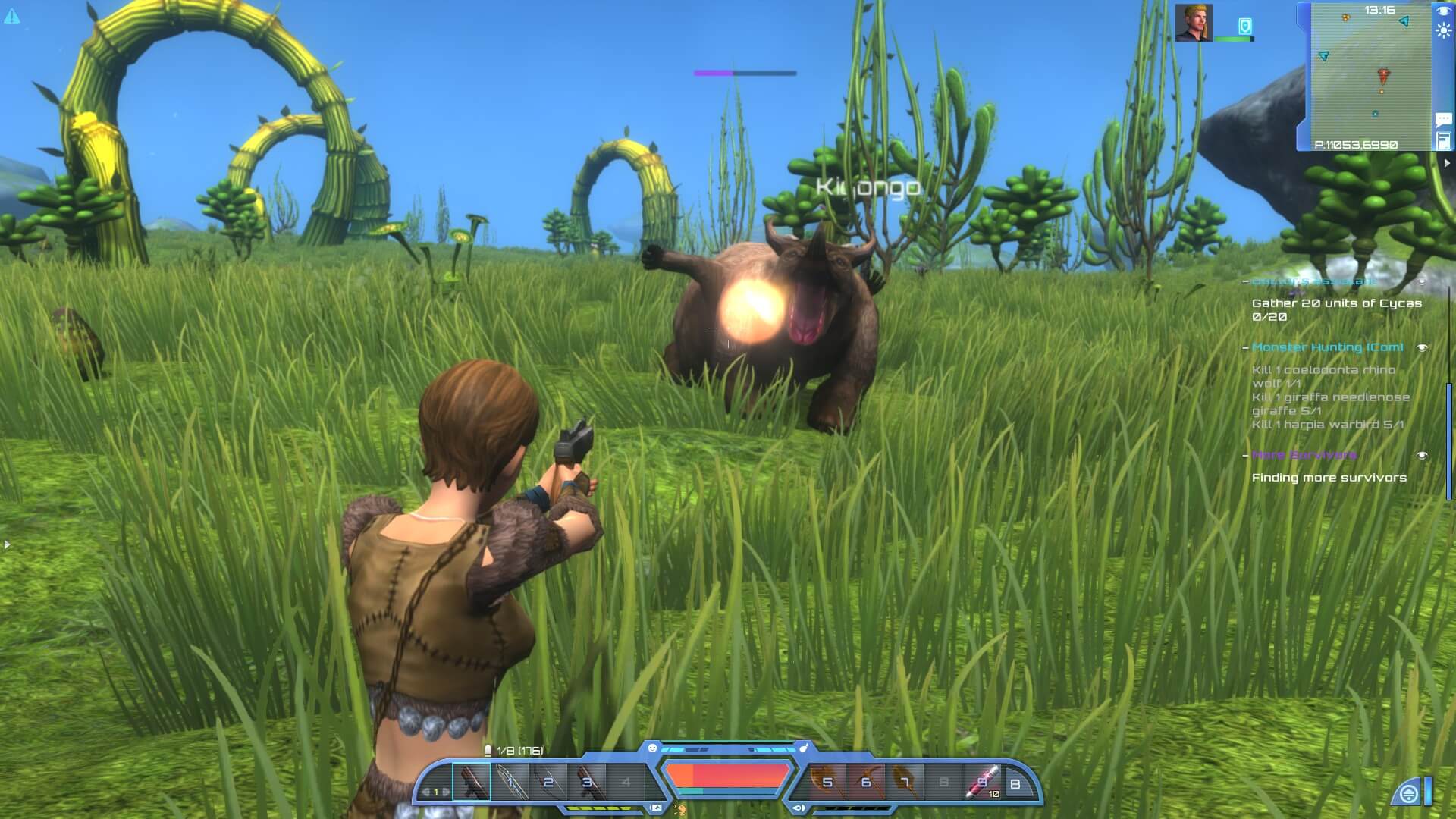1456x819 pixels.
Task: Open the minimap
Action: (x=1371, y=76)
